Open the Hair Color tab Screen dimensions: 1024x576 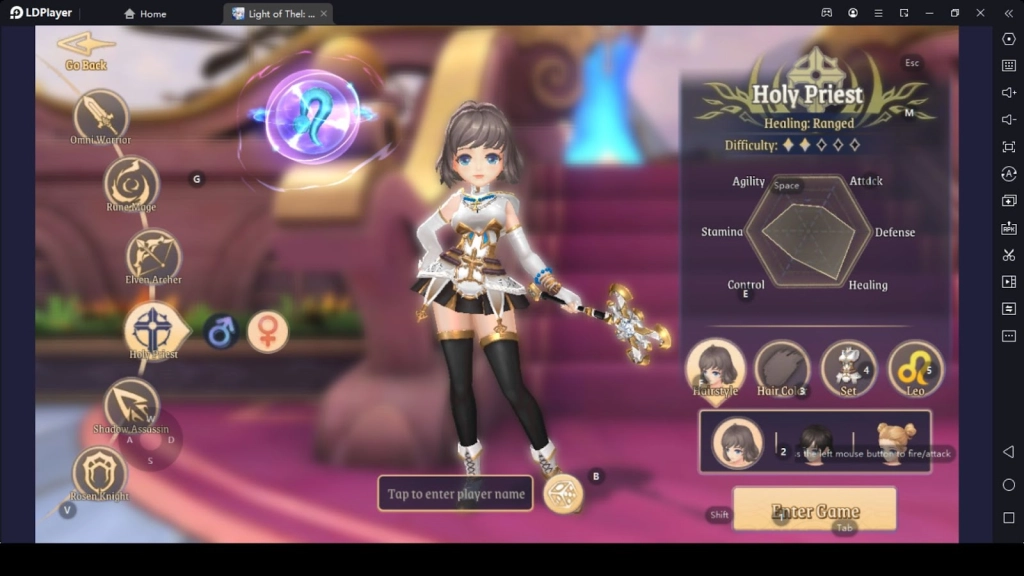click(781, 367)
